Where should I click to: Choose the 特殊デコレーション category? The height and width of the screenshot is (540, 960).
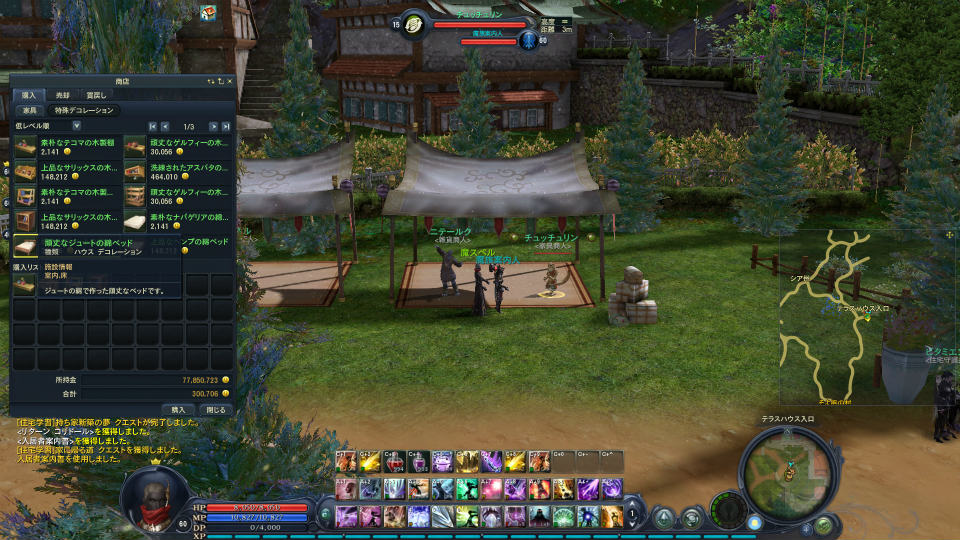pyautogui.click(x=84, y=110)
